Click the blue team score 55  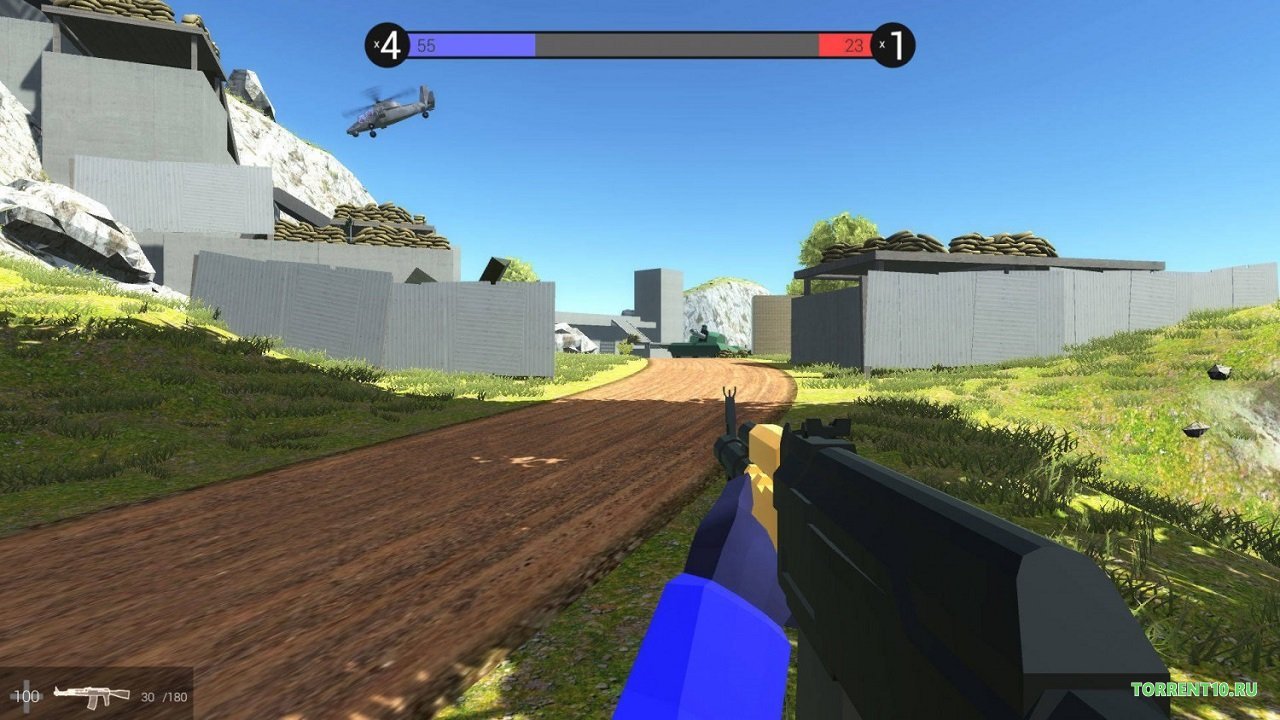[x=427, y=43]
